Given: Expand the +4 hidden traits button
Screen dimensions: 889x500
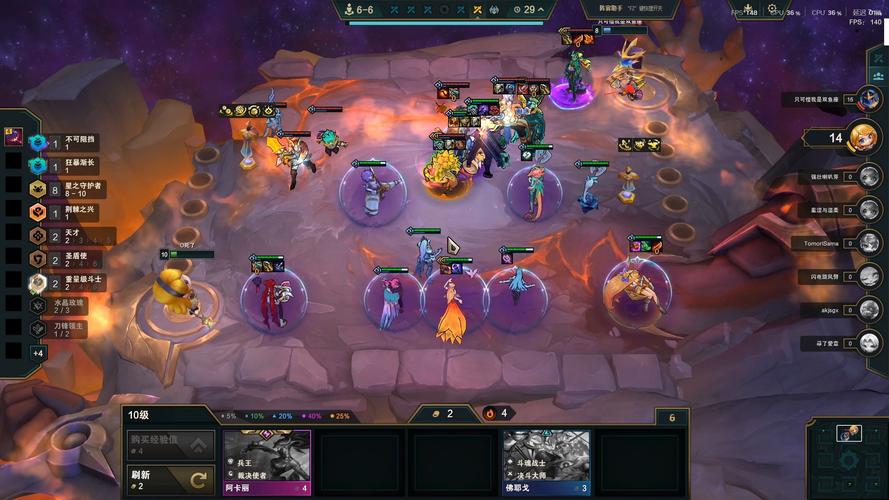Looking at the screenshot, I should coord(38,353).
